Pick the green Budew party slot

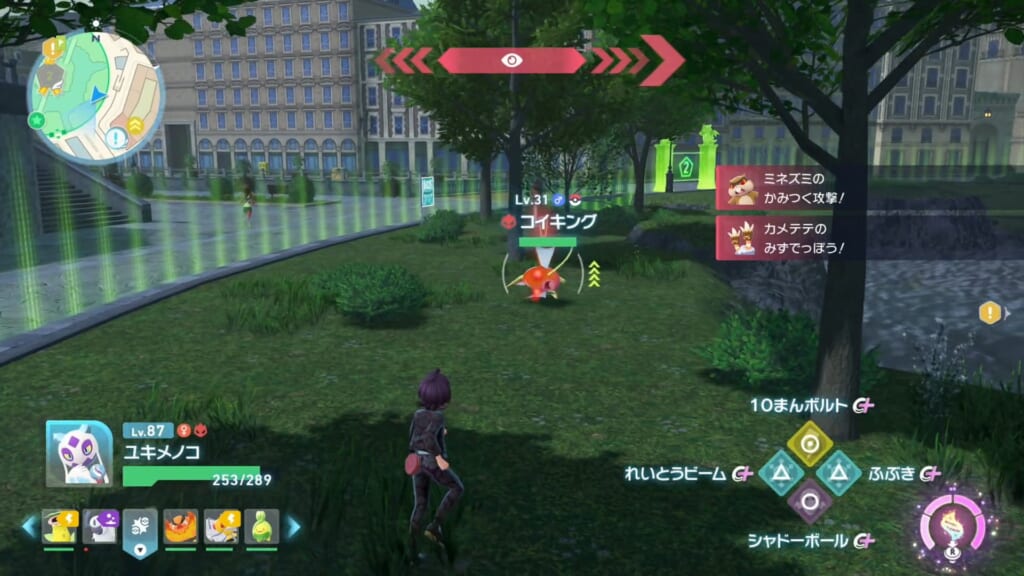[x=261, y=526]
